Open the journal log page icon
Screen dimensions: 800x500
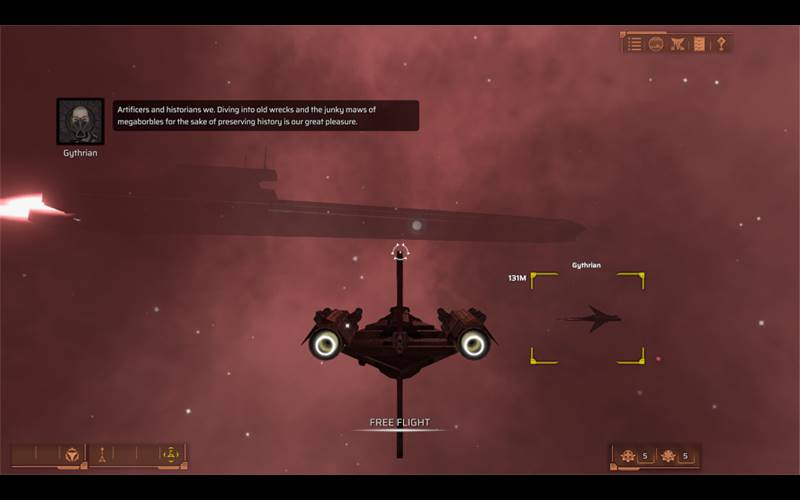point(699,44)
